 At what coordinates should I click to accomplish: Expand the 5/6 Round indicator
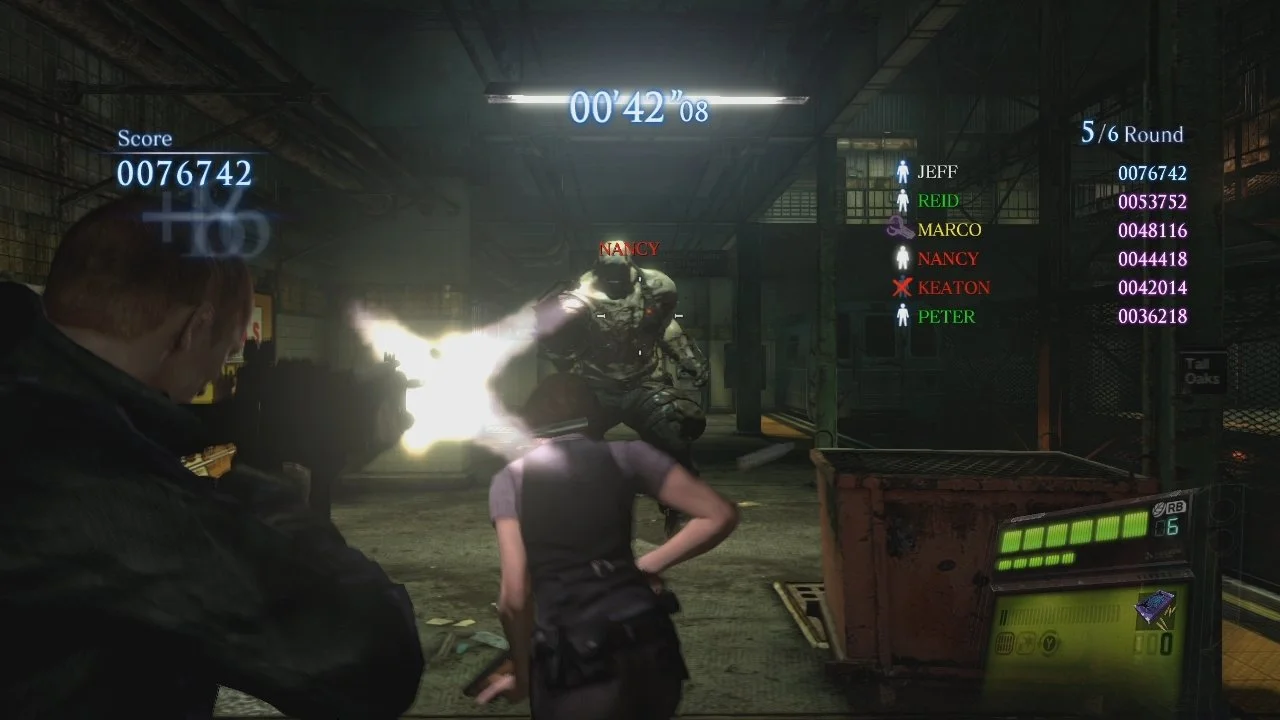(x=1131, y=133)
